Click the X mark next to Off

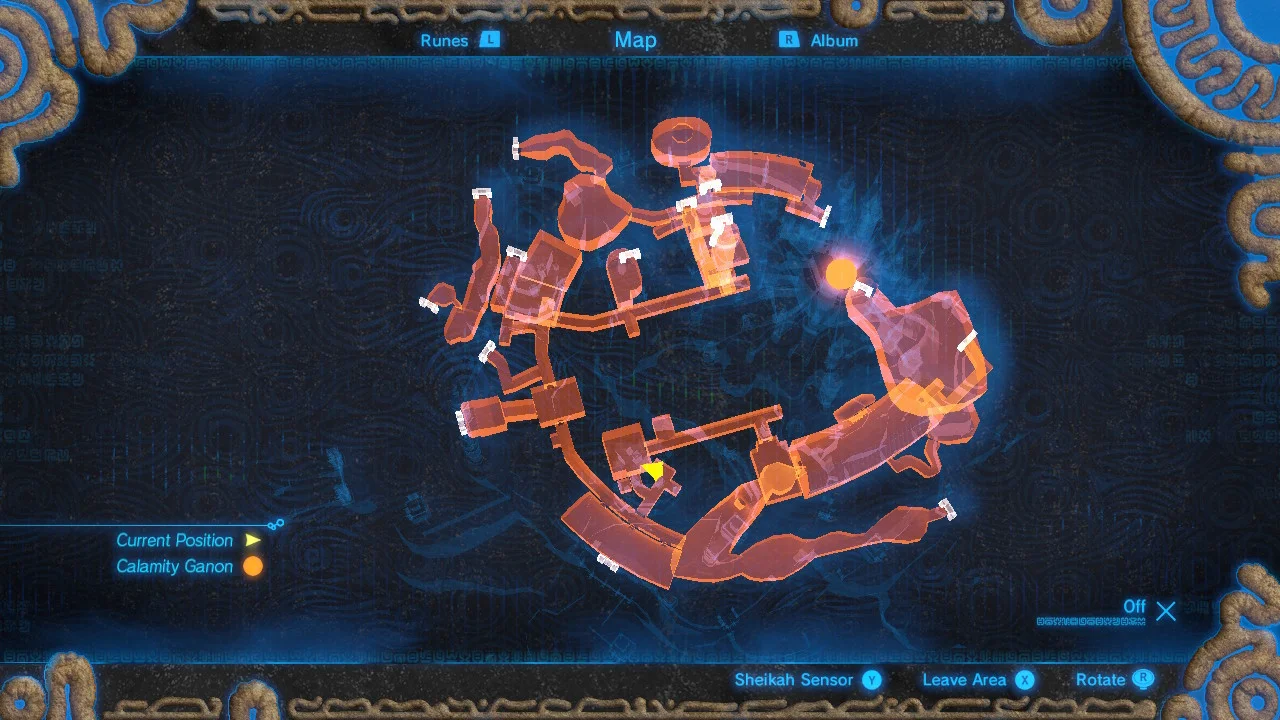[1166, 611]
